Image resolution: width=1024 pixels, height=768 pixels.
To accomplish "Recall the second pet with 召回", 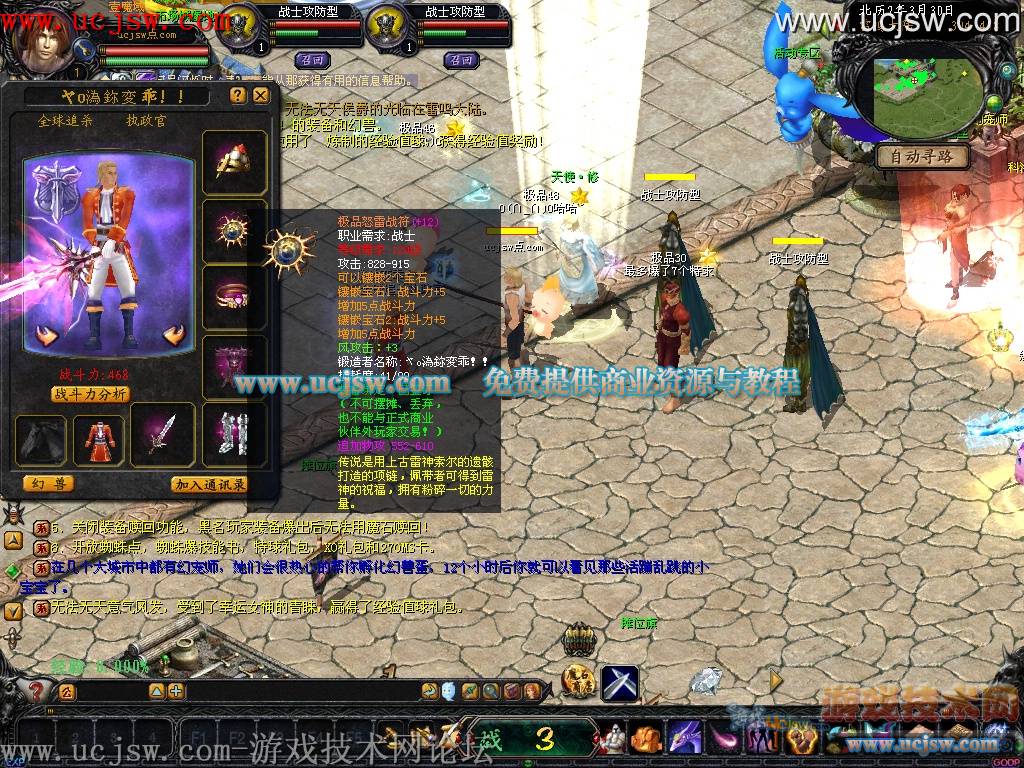I will [x=459, y=59].
